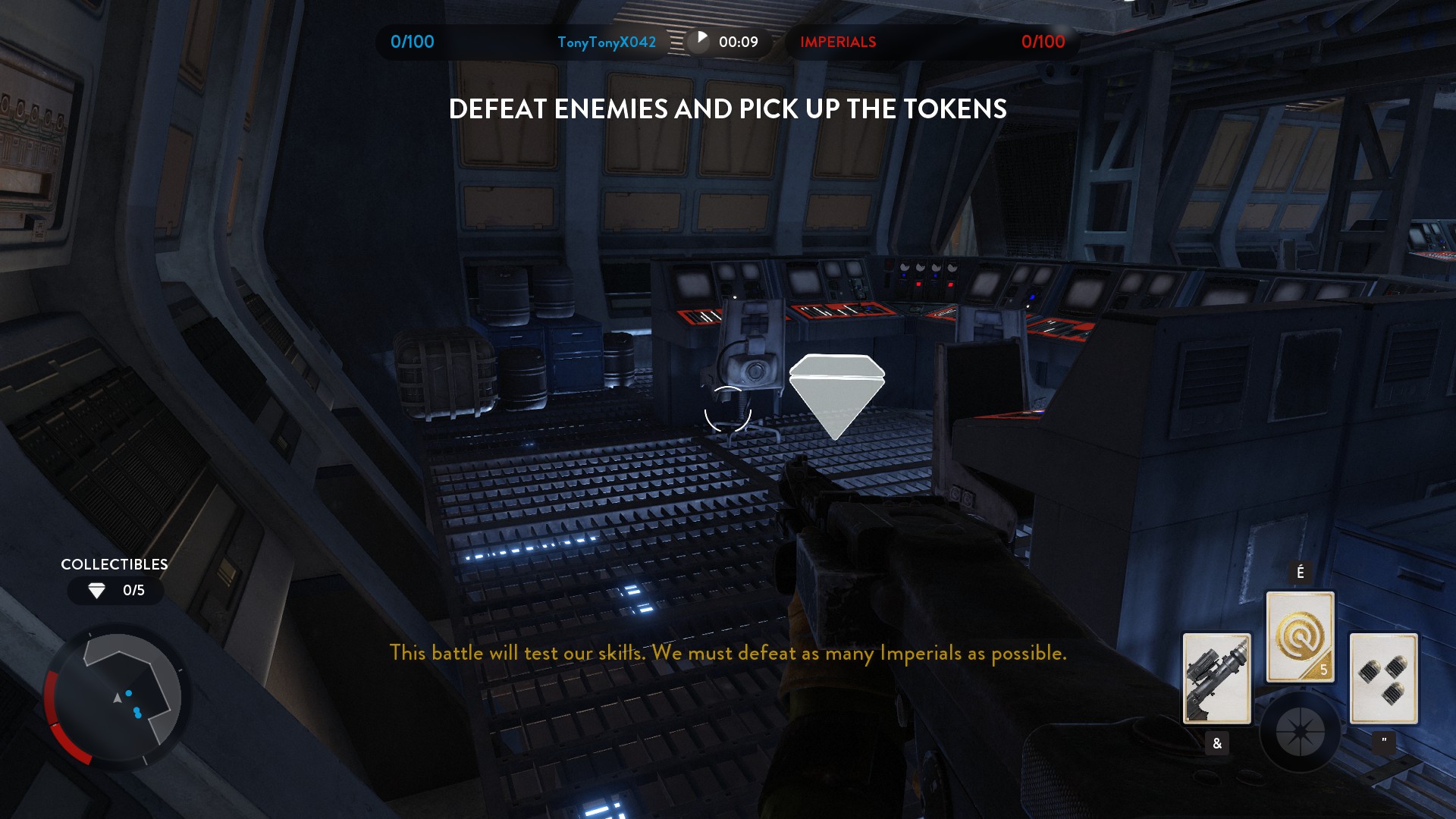Click the round emblem below the cards
Viewport: 1456px width, 819px height.
click(1300, 733)
